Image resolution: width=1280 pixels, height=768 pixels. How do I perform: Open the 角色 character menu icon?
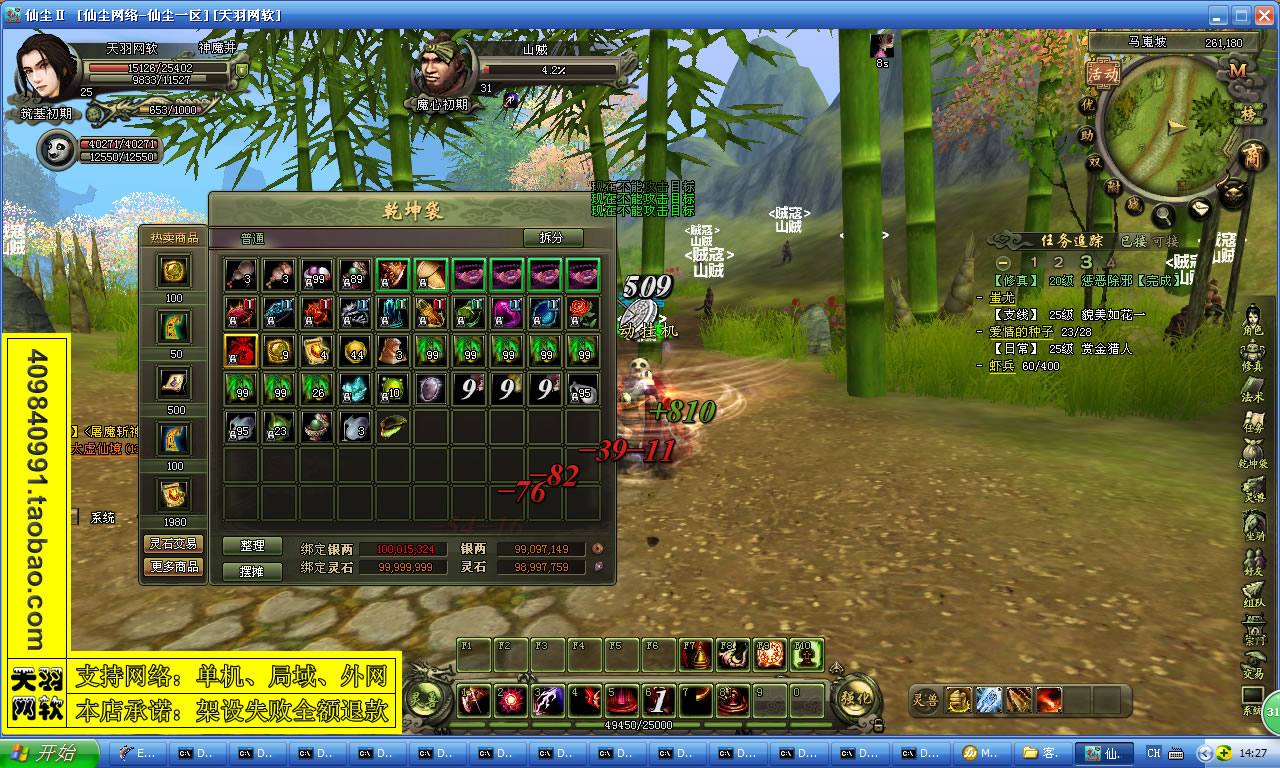1252,318
